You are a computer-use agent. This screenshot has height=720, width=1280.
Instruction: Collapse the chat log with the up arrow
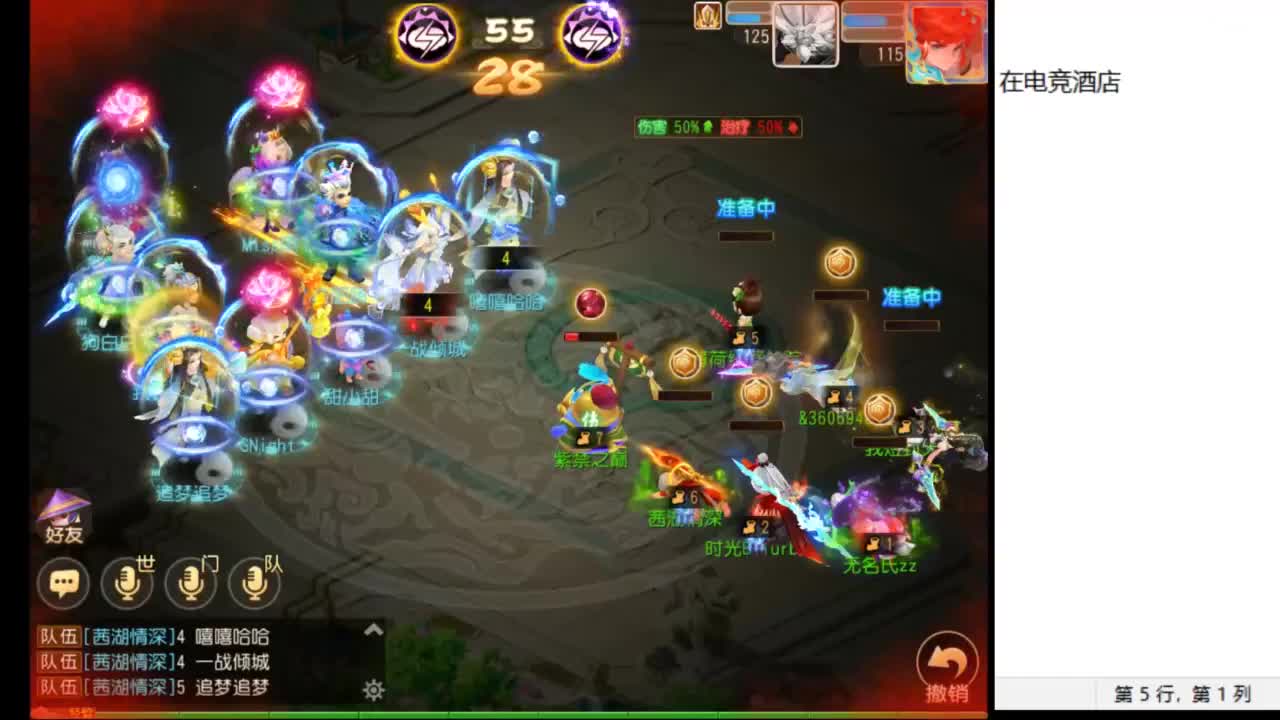pos(372,631)
